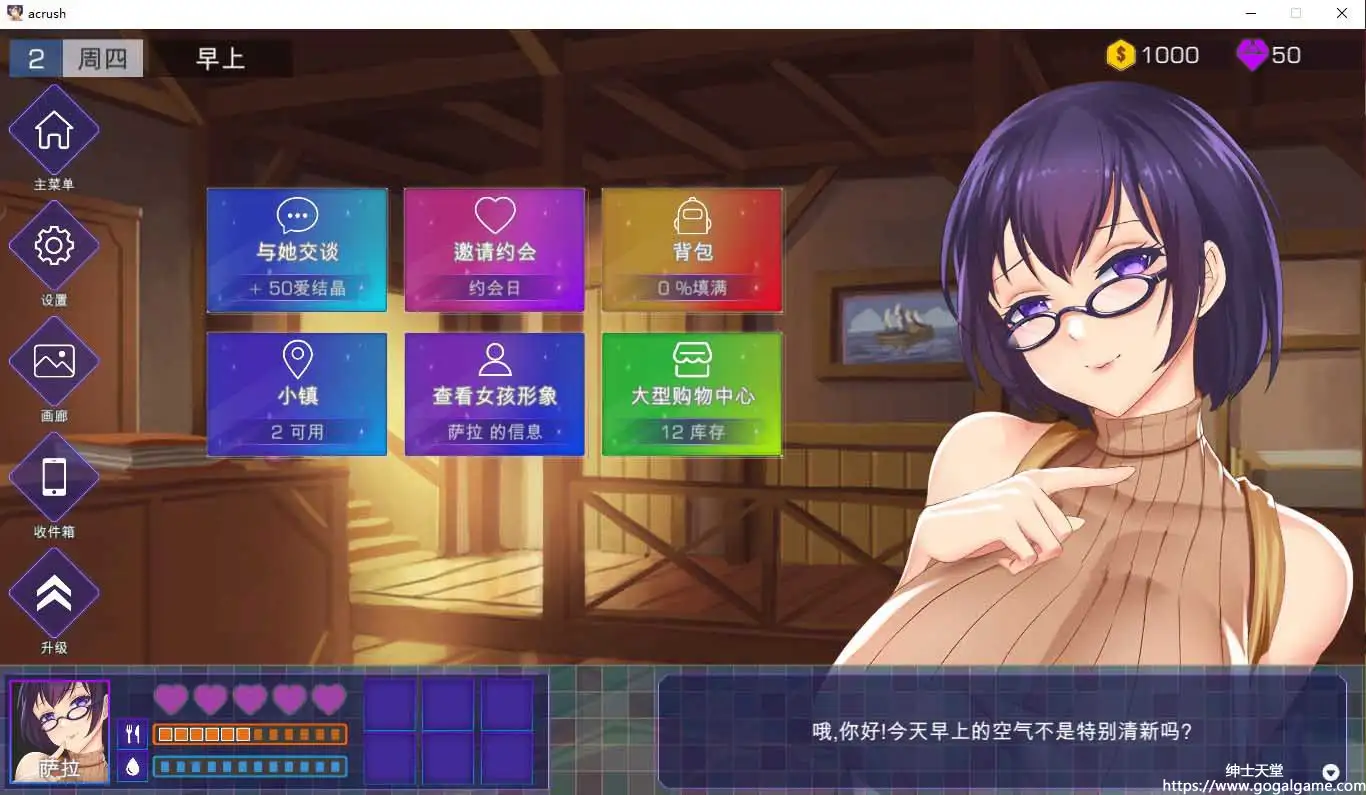1366x795 pixels.
Task: Select the 升级 upgrade arrows icon
Action: click(53, 594)
